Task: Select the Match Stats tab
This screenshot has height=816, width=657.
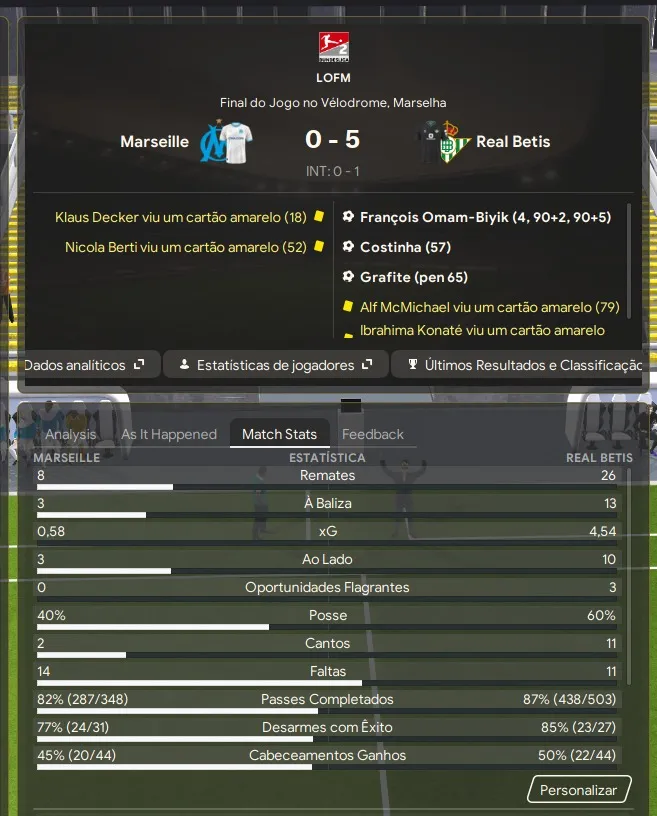Action: click(279, 434)
